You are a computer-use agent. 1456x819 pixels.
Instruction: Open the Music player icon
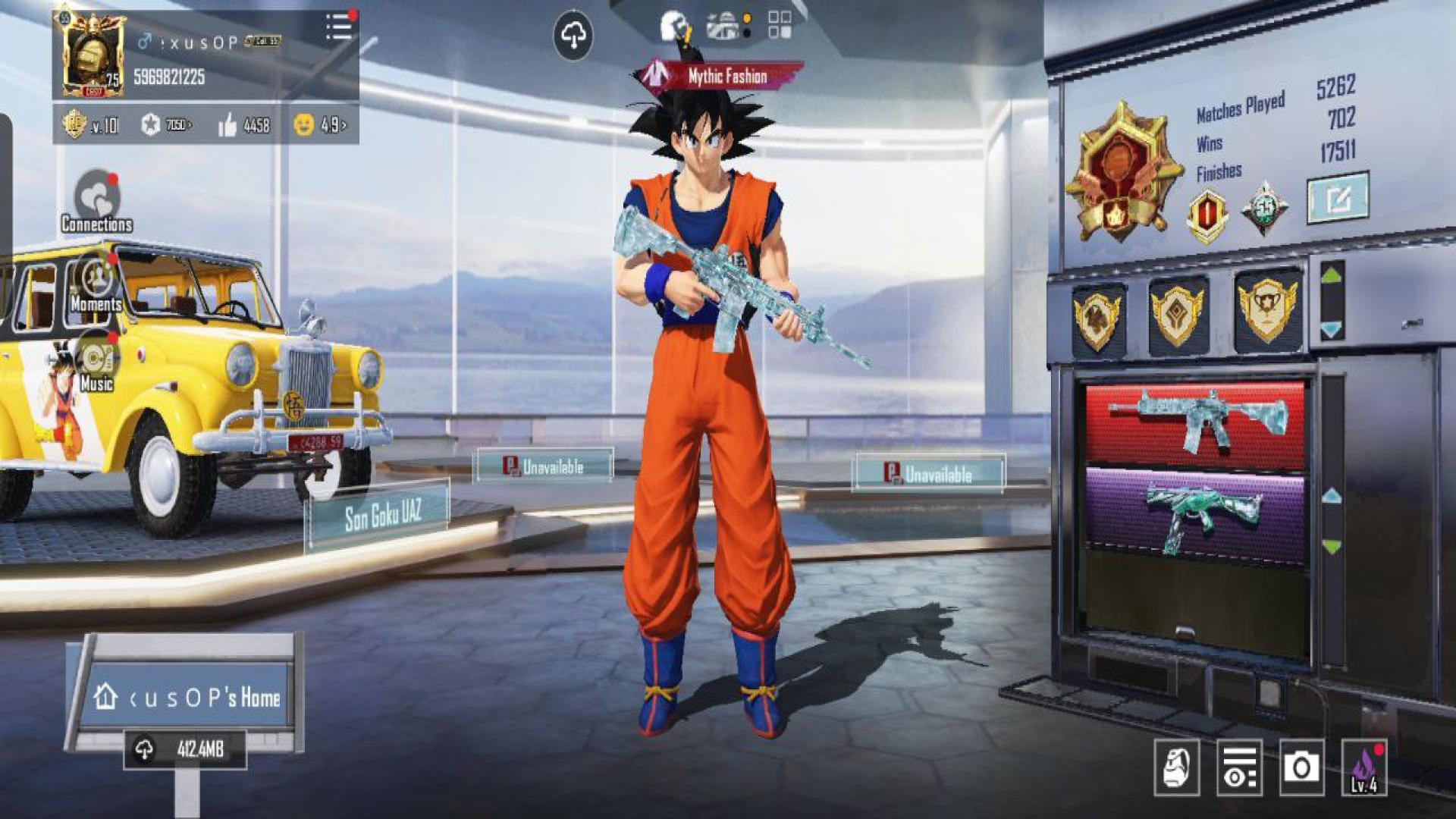point(96,362)
